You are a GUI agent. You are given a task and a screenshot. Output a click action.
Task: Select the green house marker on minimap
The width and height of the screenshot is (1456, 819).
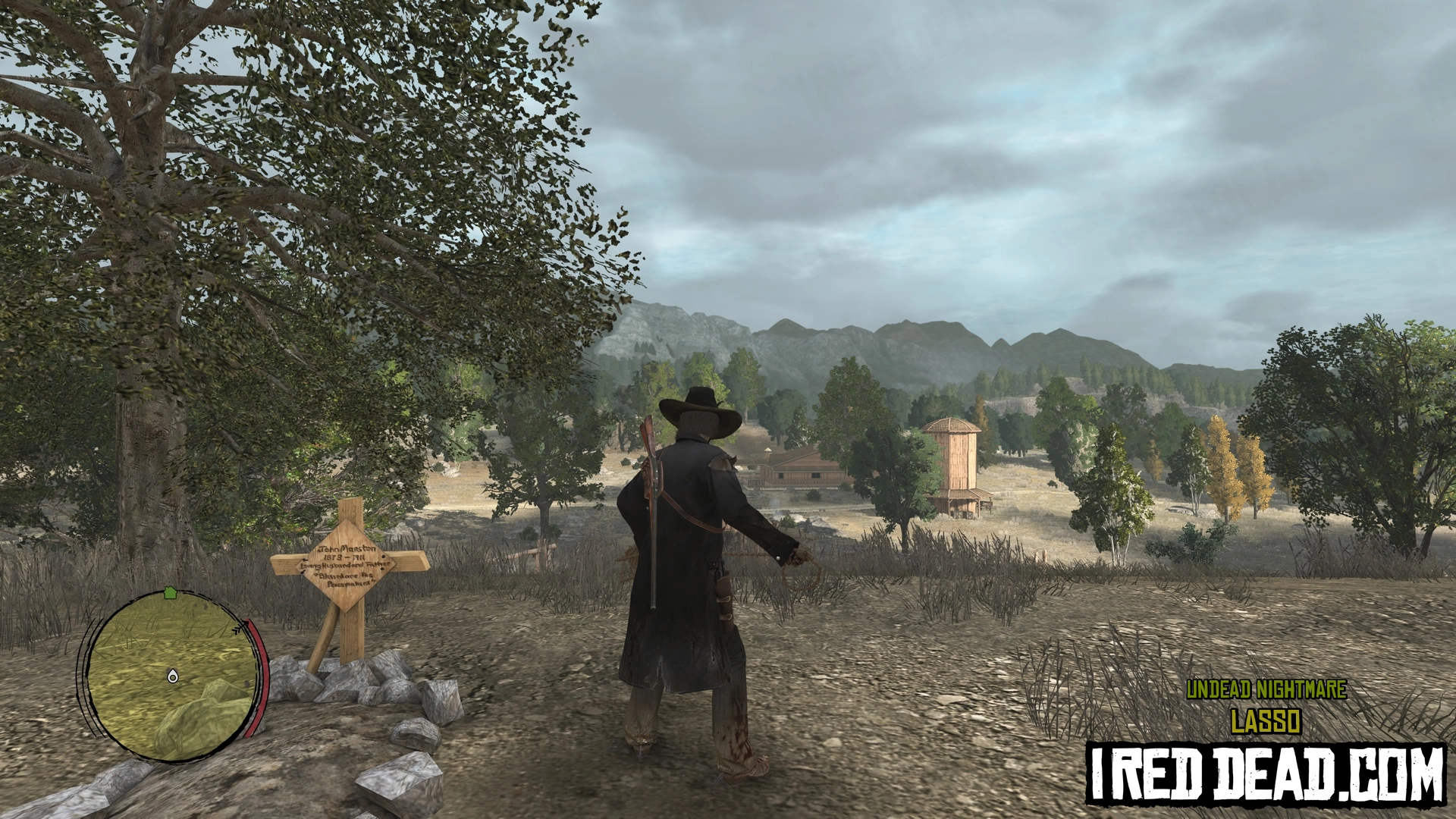(x=170, y=592)
